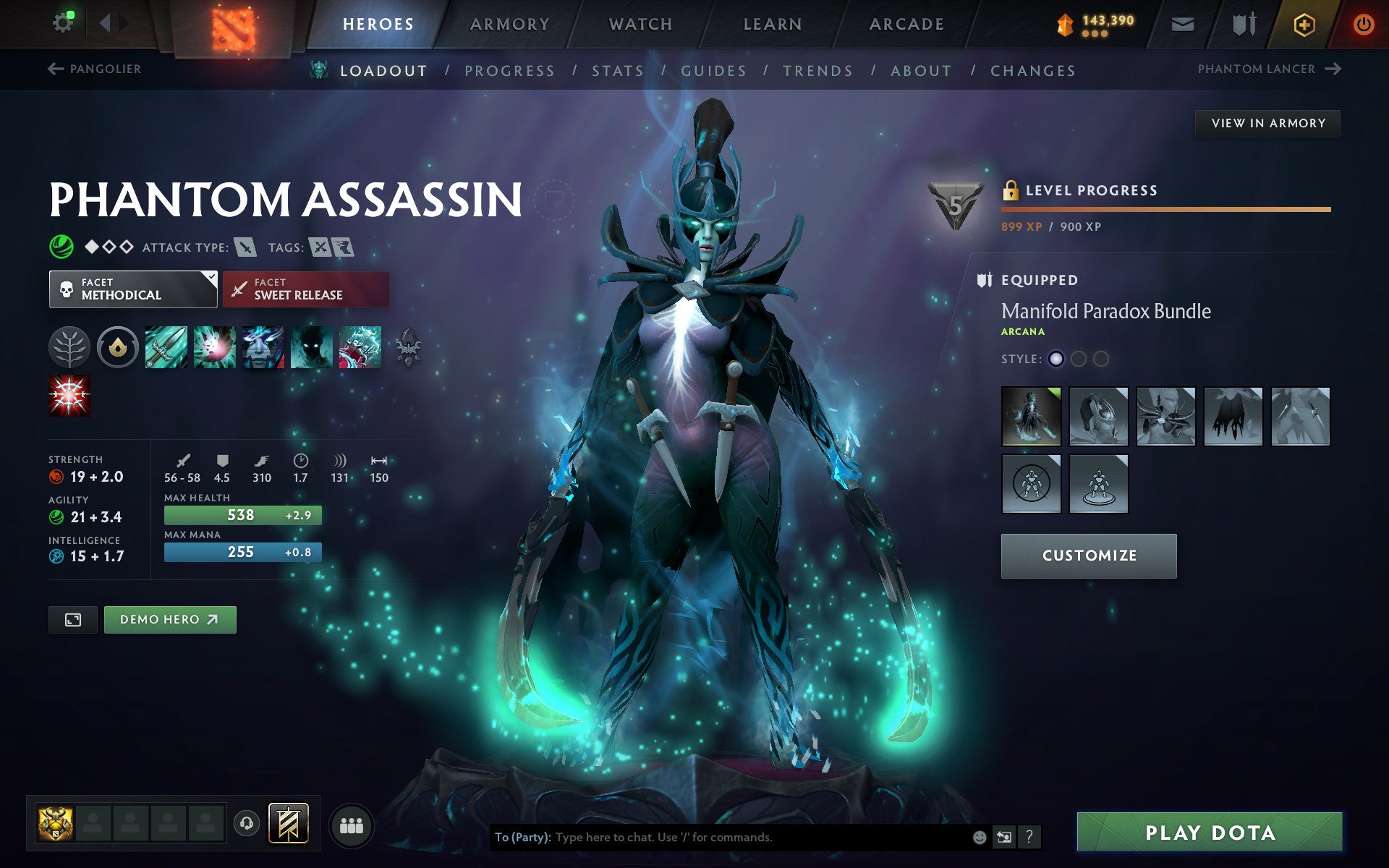This screenshot has width=1389, height=868.
Task: Click the Customize button for equipped items
Action: point(1088,556)
